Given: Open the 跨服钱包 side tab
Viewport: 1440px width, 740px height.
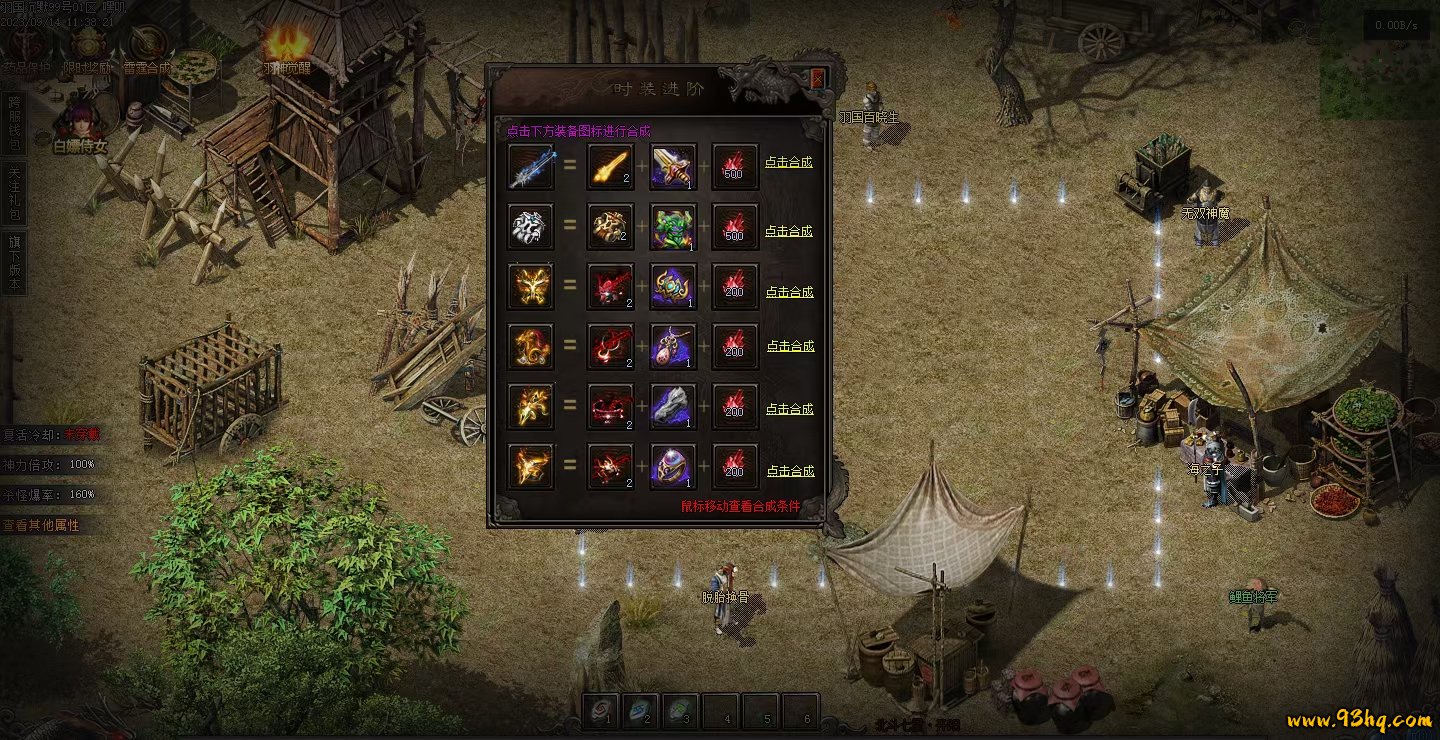Looking at the screenshot, I should (14, 124).
